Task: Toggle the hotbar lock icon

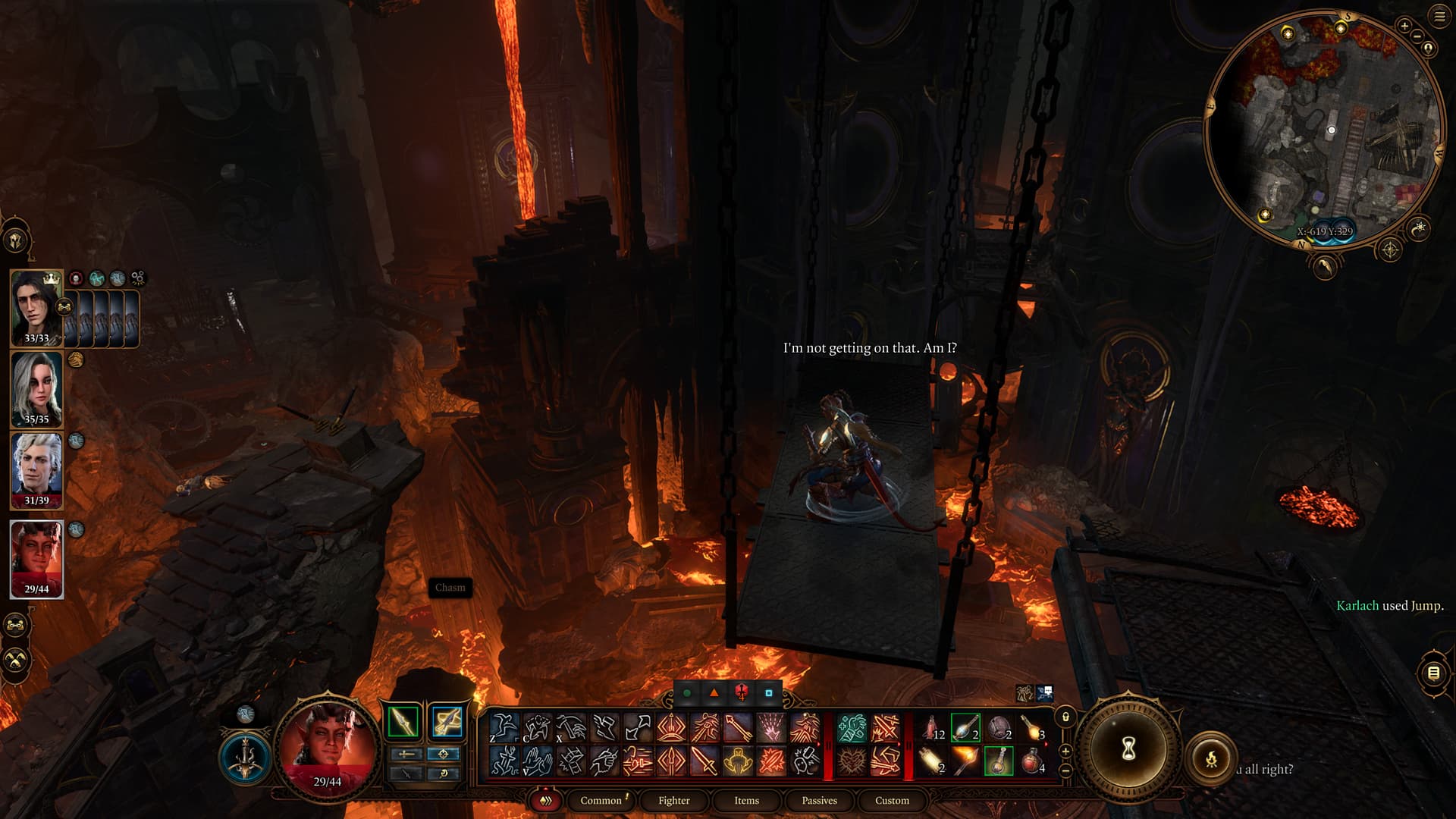Action: pos(1065,717)
